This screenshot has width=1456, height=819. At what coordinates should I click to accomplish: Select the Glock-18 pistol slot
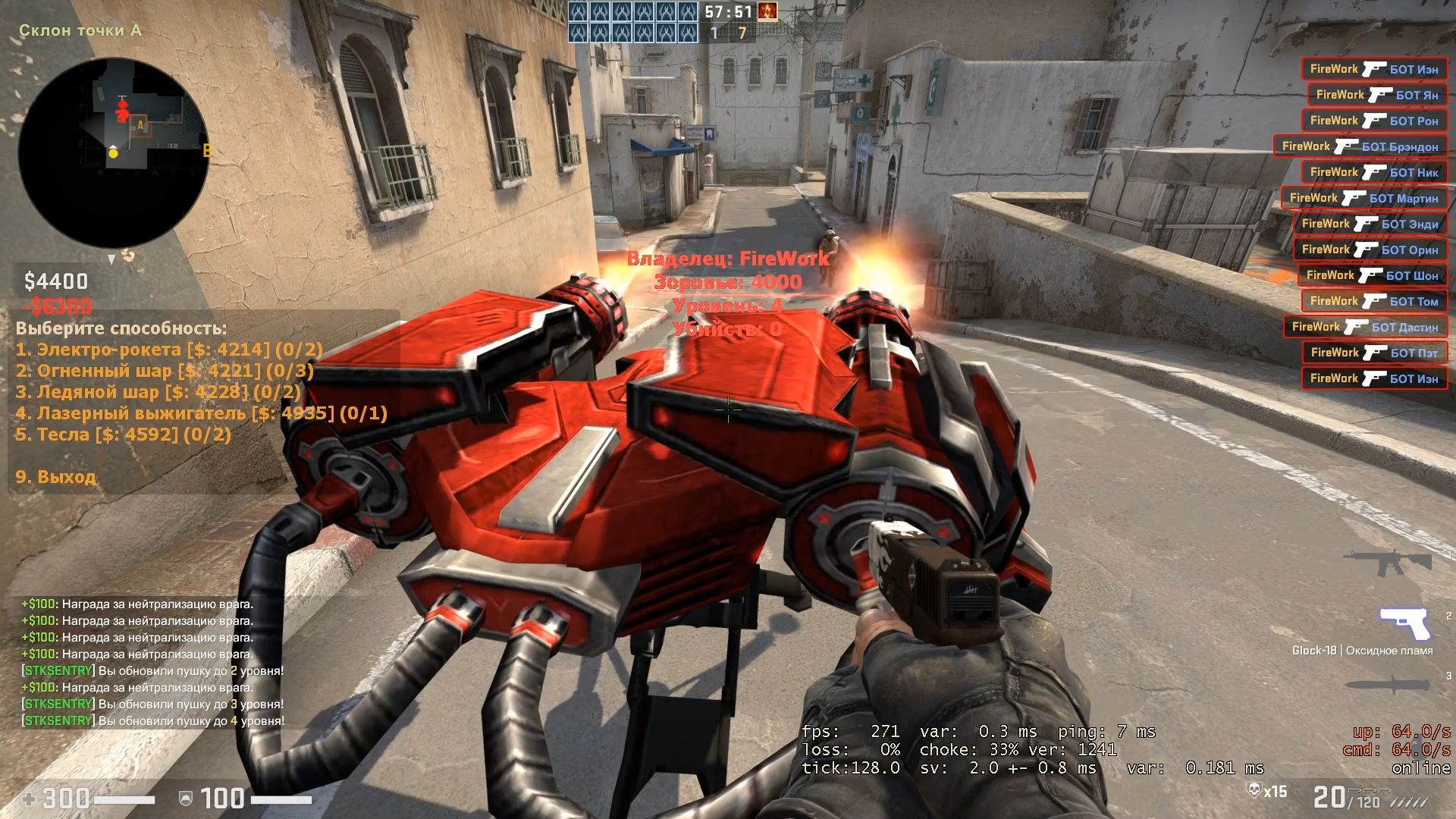click(x=1404, y=623)
